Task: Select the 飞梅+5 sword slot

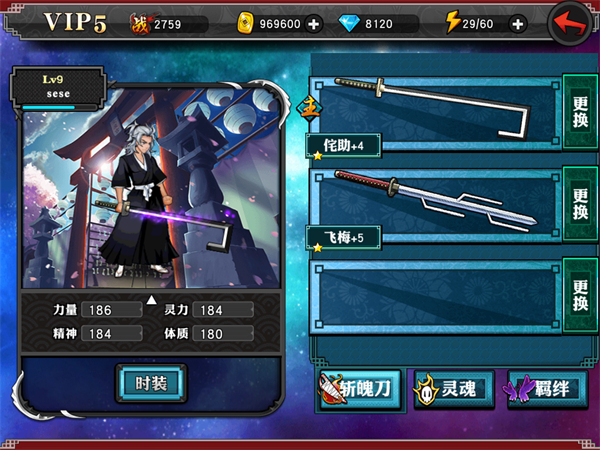Action: pos(435,205)
